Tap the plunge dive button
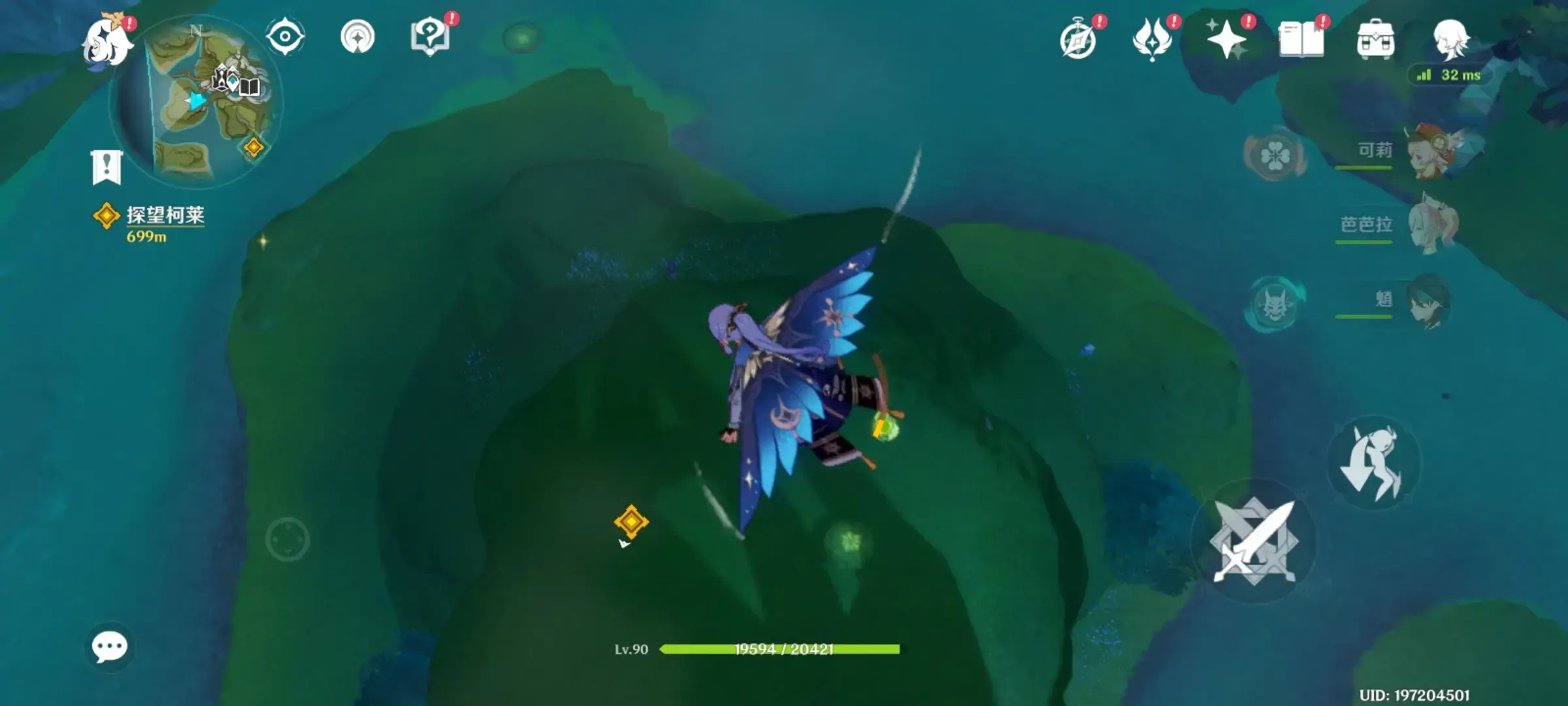This screenshot has width=1568, height=706. coord(1373,463)
